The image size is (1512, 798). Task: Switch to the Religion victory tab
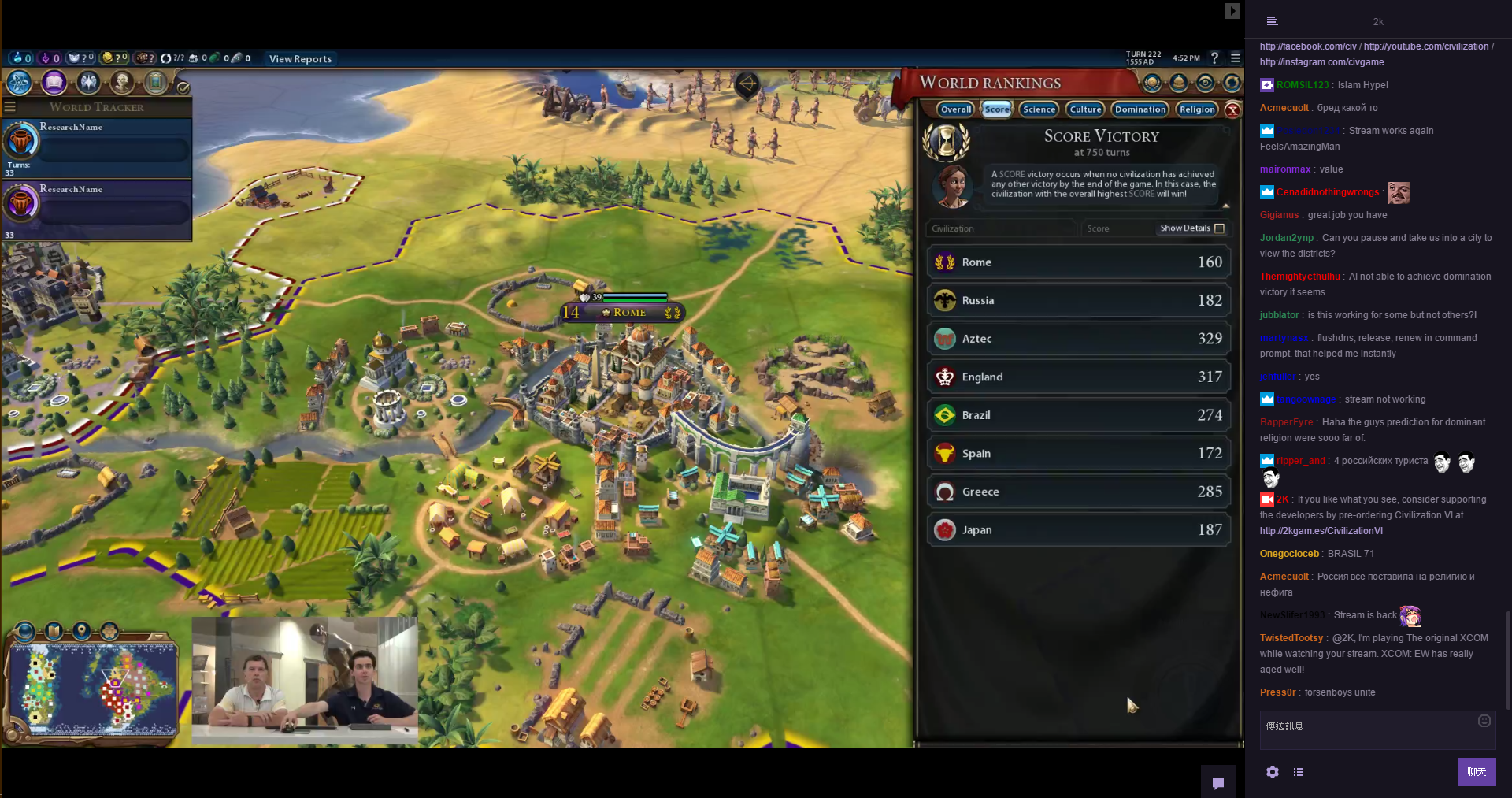pyautogui.click(x=1197, y=109)
